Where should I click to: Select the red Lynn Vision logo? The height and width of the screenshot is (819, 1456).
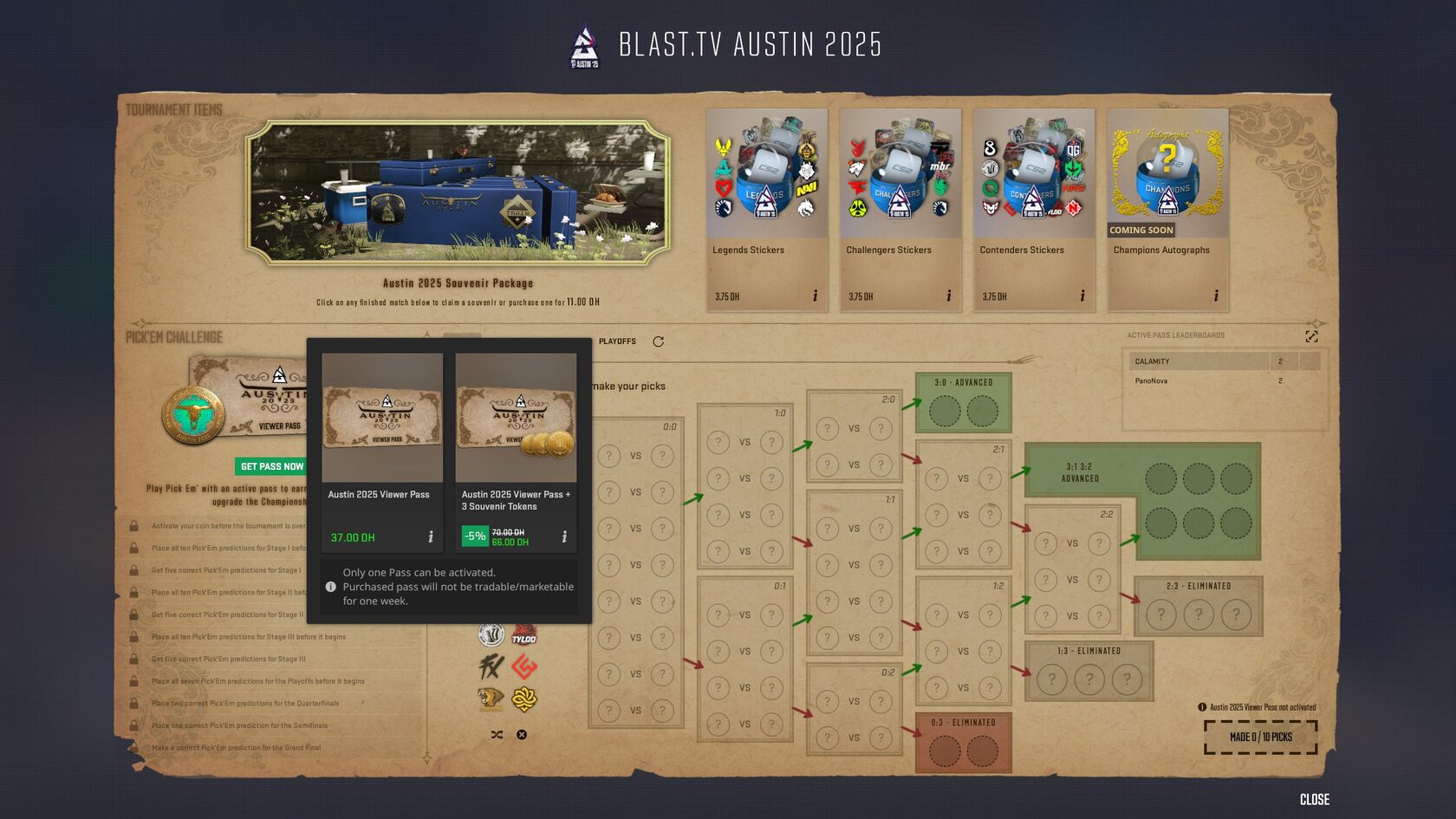(x=524, y=667)
